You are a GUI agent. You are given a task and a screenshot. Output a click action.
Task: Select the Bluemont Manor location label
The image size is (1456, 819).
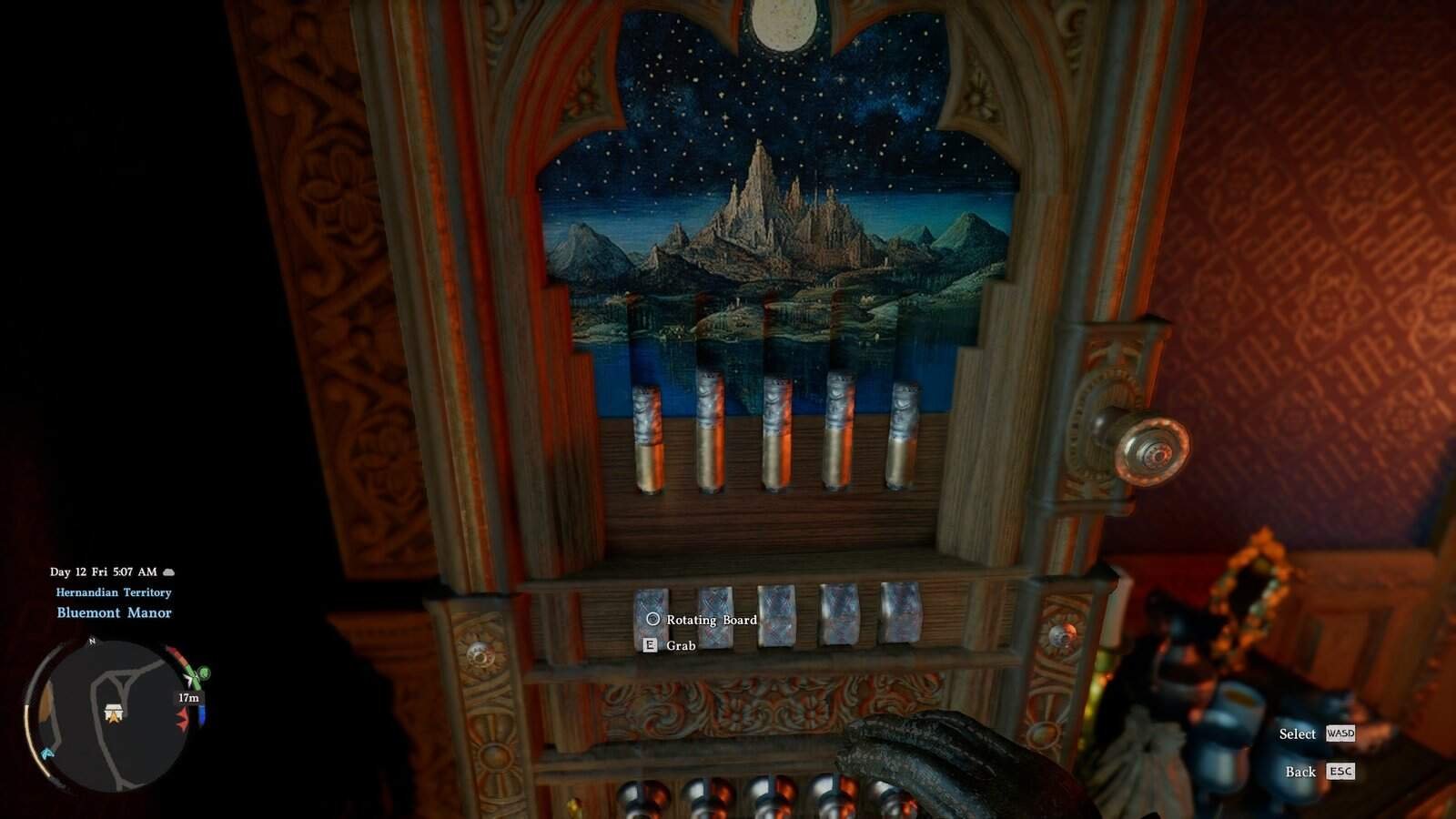tap(115, 612)
